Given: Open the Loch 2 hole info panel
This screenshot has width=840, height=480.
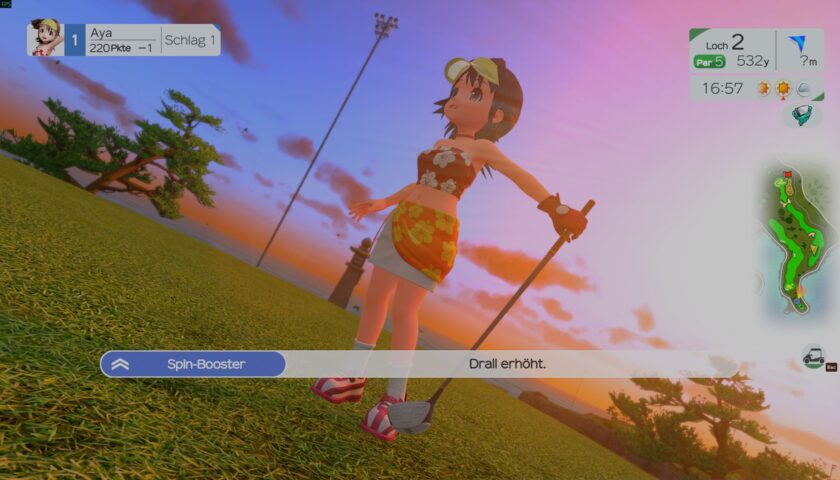Looking at the screenshot, I should [x=732, y=50].
